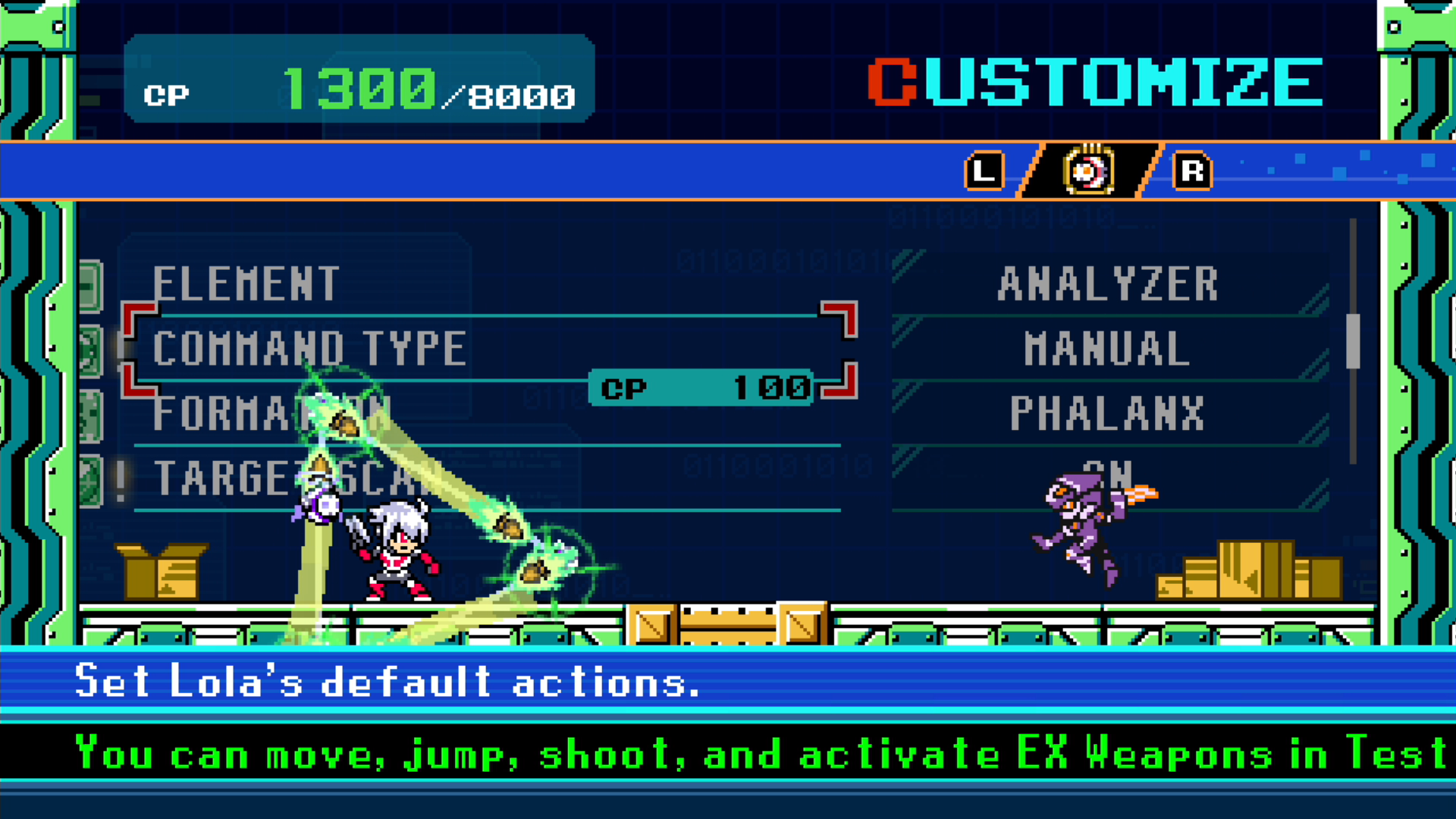
Task: Select Lola's face icon tab in the top bar
Action: 1087,171
